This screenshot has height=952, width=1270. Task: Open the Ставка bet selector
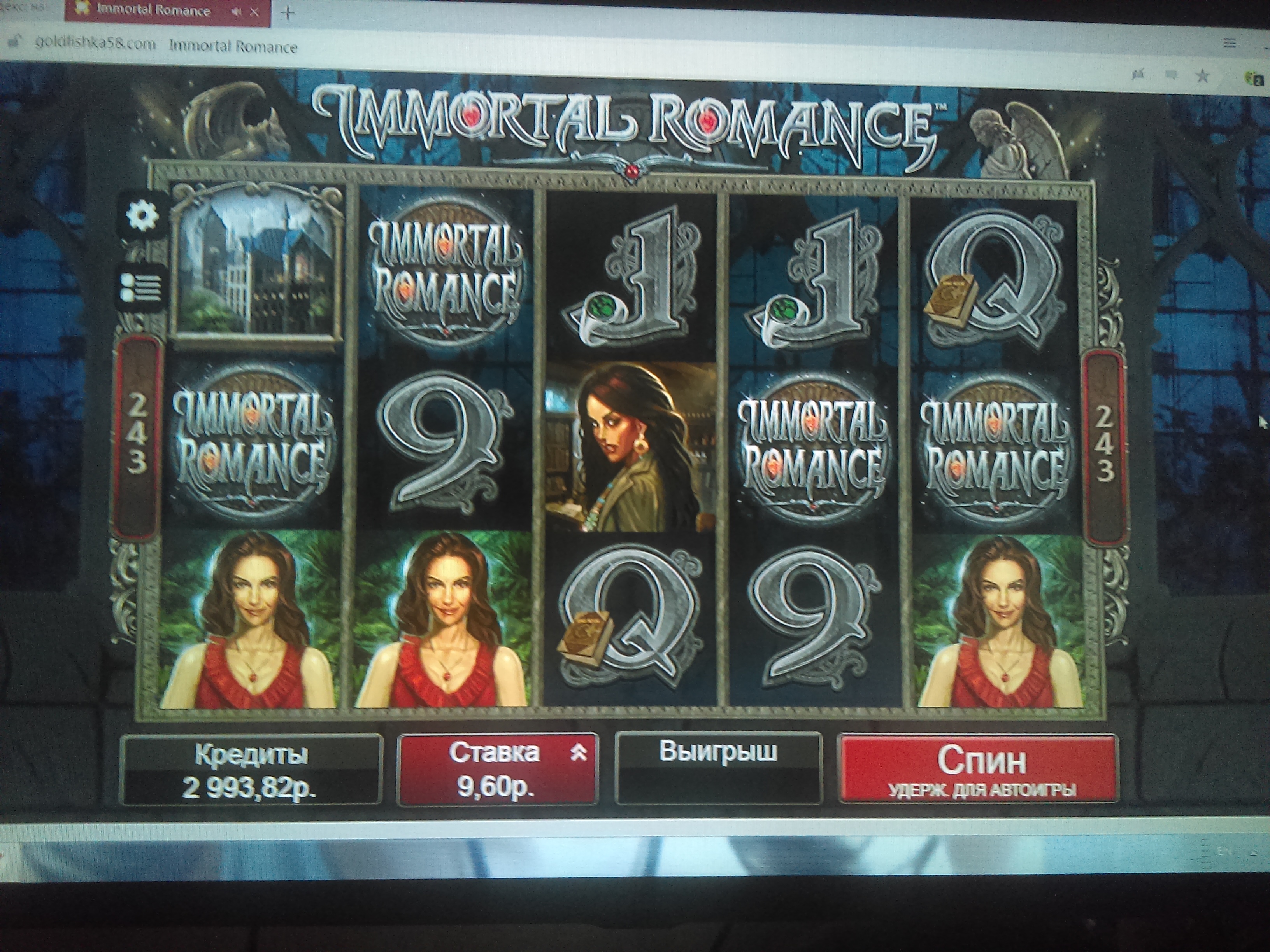[497, 770]
